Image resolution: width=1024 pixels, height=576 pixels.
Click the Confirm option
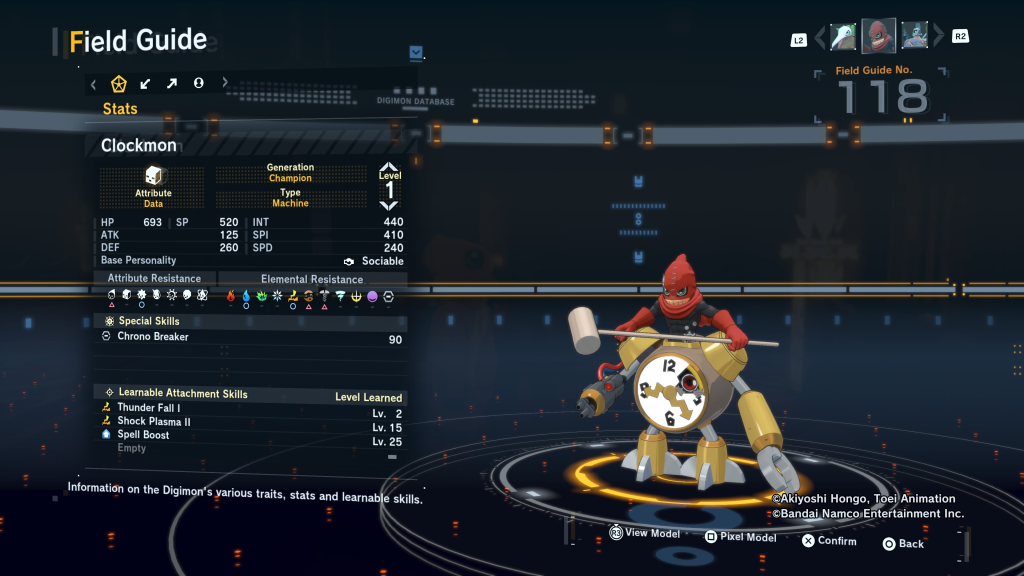828,541
